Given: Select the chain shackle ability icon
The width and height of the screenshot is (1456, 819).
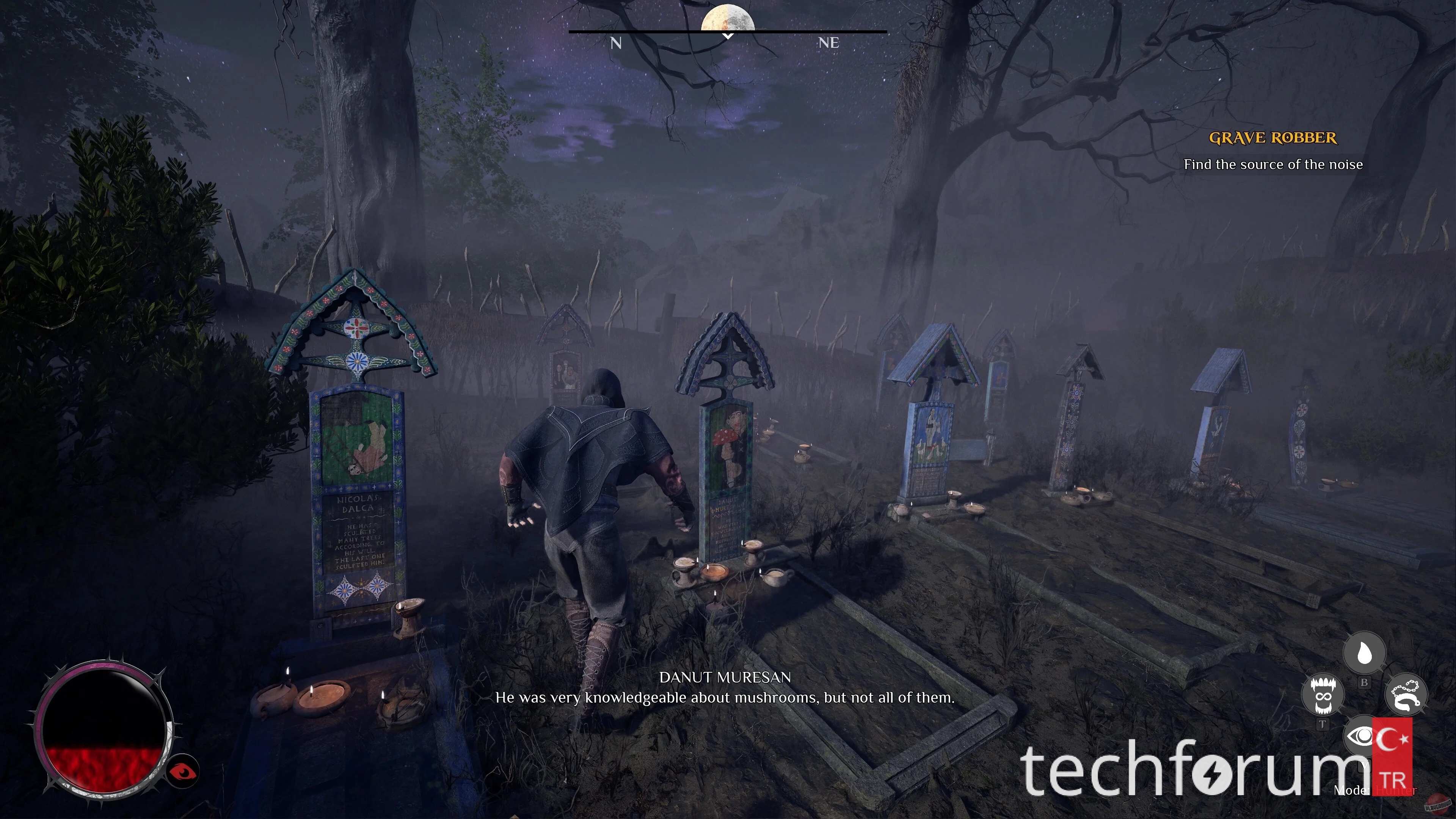Looking at the screenshot, I should (1406, 695).
